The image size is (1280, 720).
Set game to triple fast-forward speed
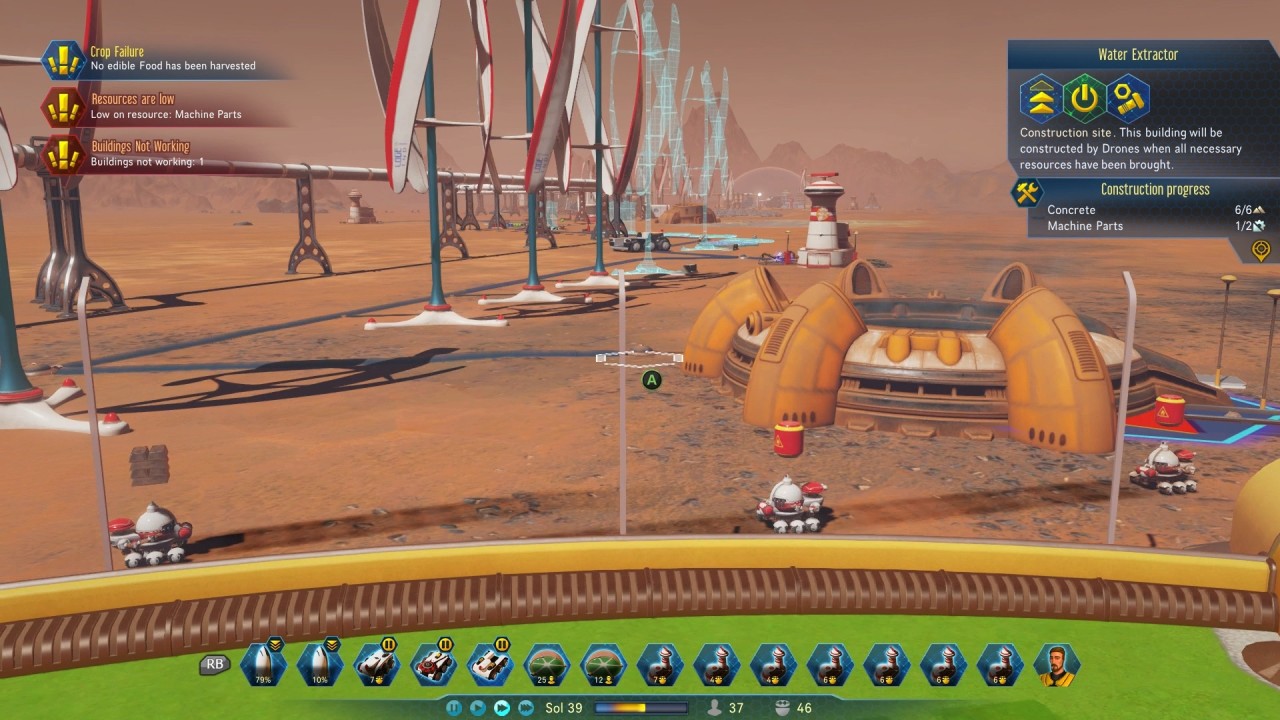point(526,708)
